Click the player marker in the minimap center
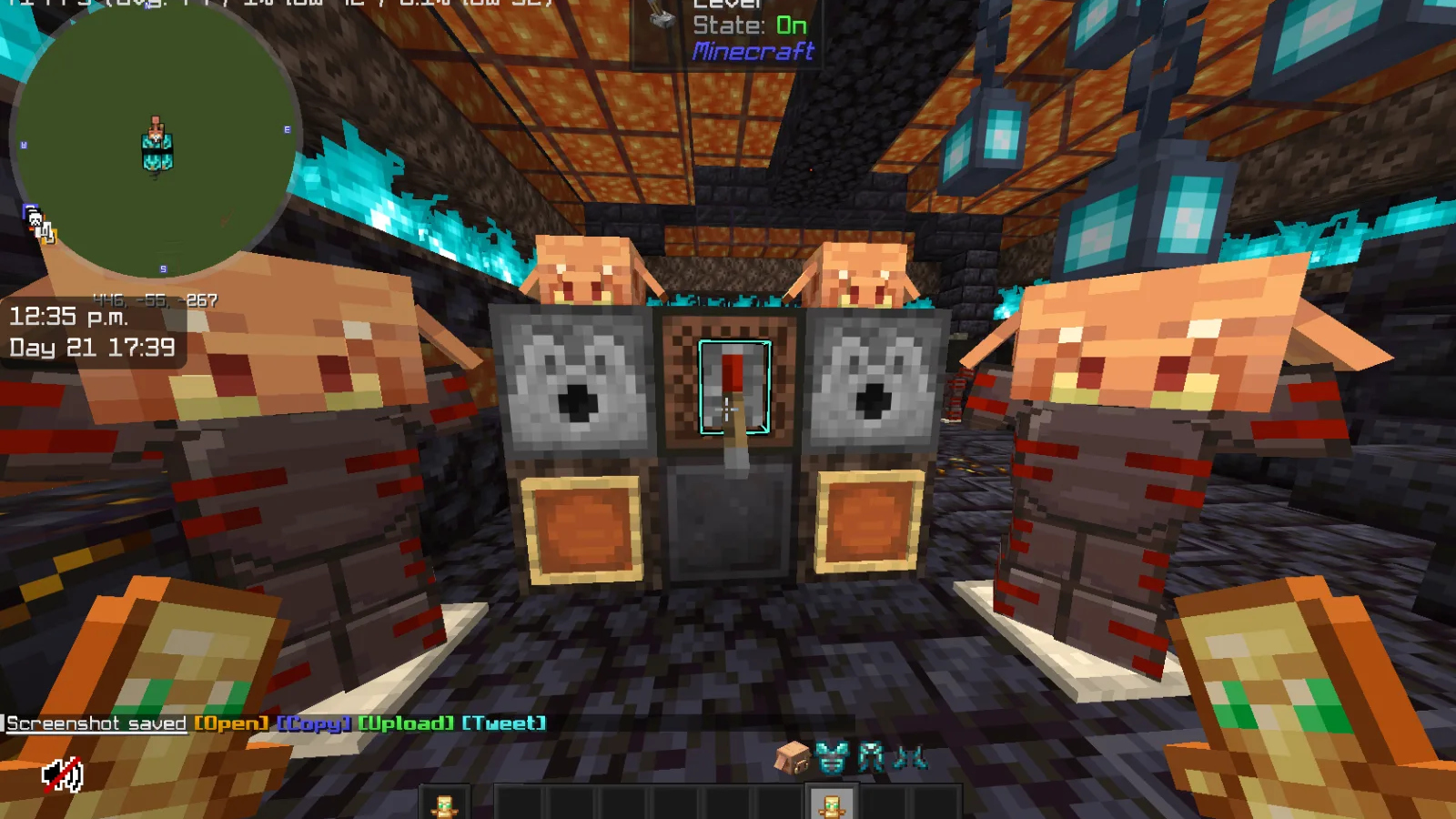Image resolution: width=1456 pixels, height=819 pixels. point(157,142)
